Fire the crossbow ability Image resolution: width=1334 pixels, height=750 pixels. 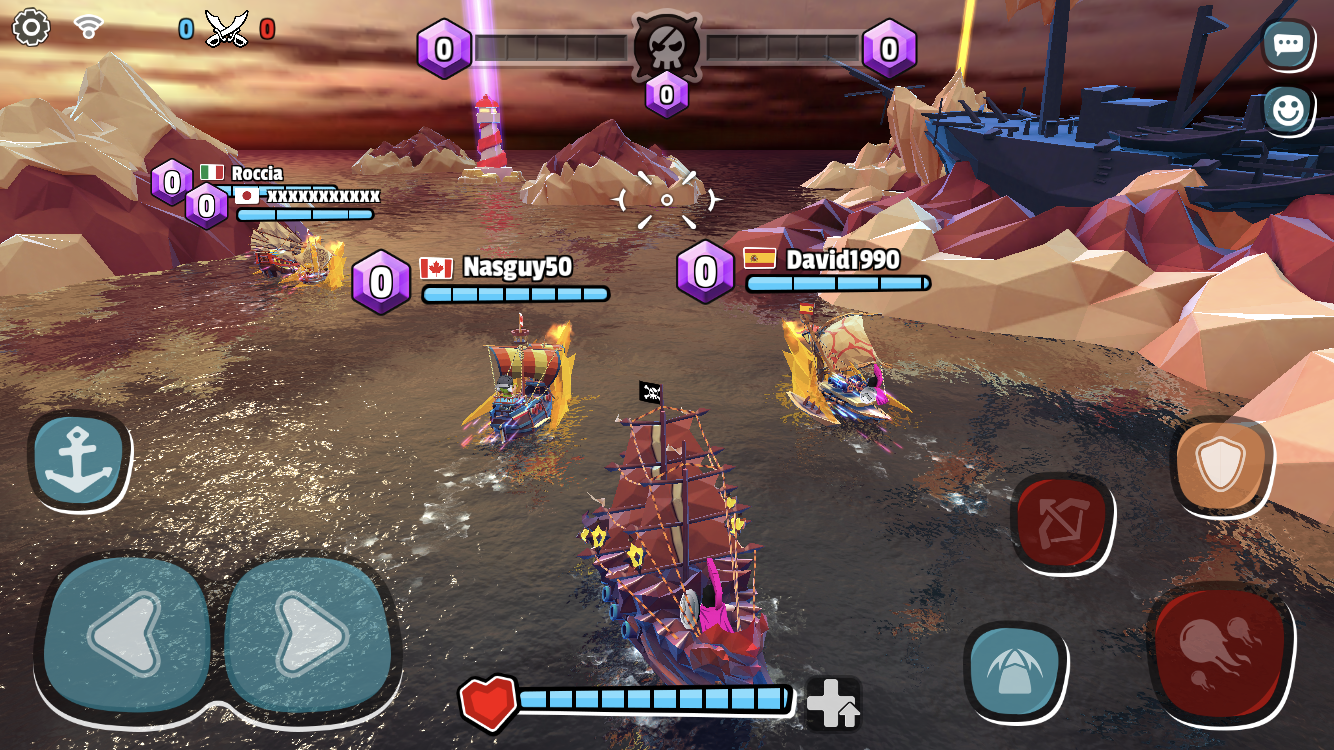click(1063, 520)
